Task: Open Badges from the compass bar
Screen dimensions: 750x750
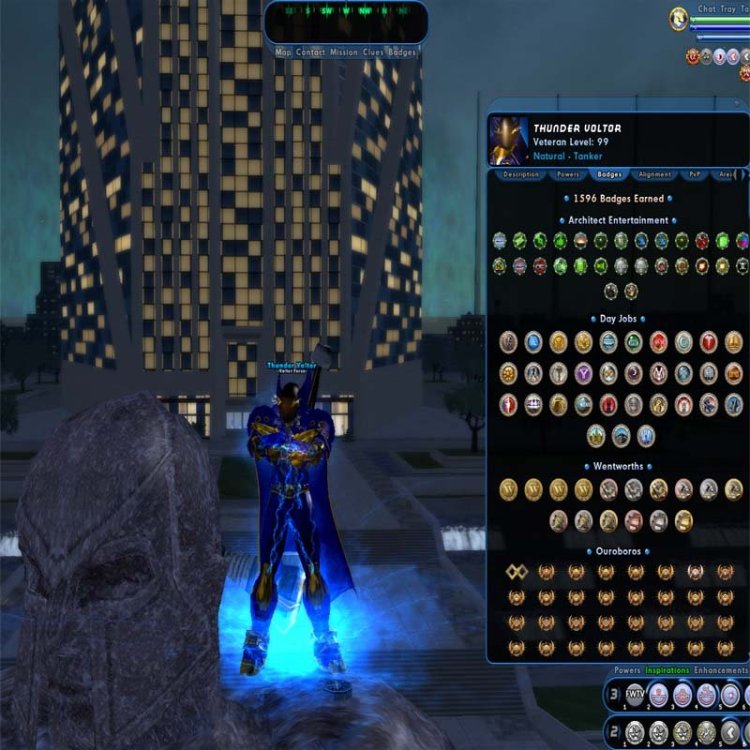Action: (x=402, y=52)
